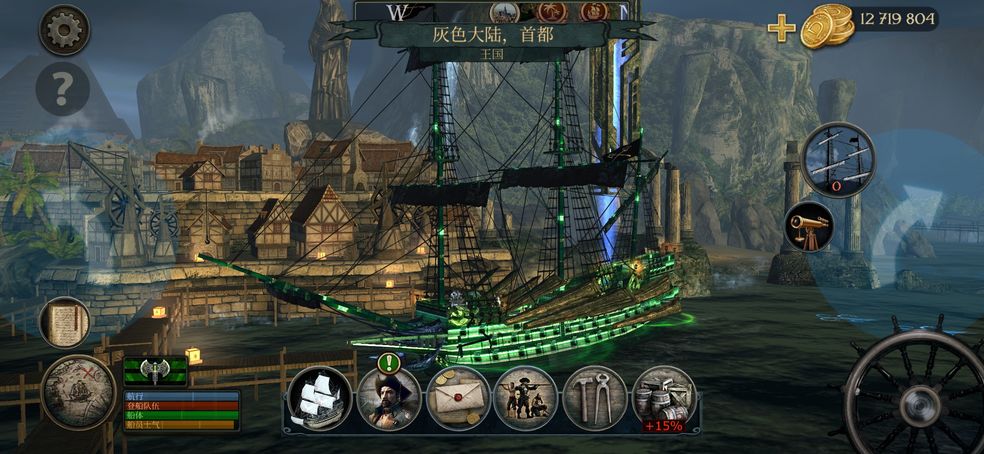Activate the spyglass telescope view
Viewport: 984px width, 454px height.
[809, 226]
